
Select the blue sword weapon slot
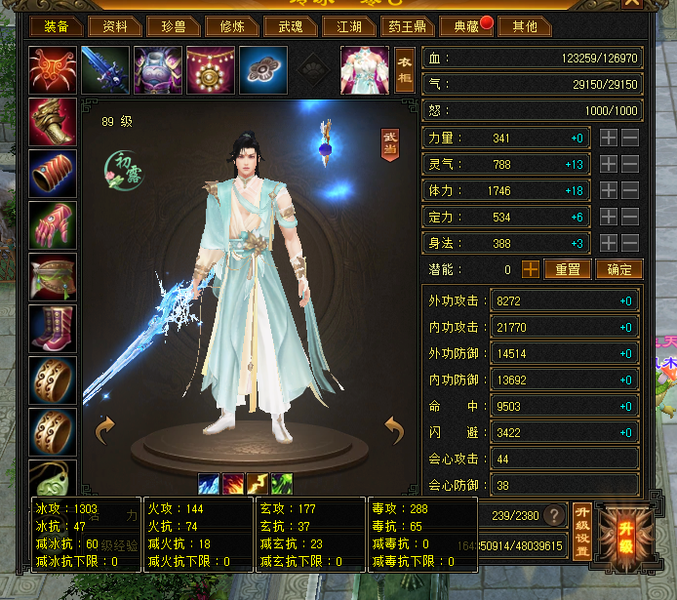(105, 70)
